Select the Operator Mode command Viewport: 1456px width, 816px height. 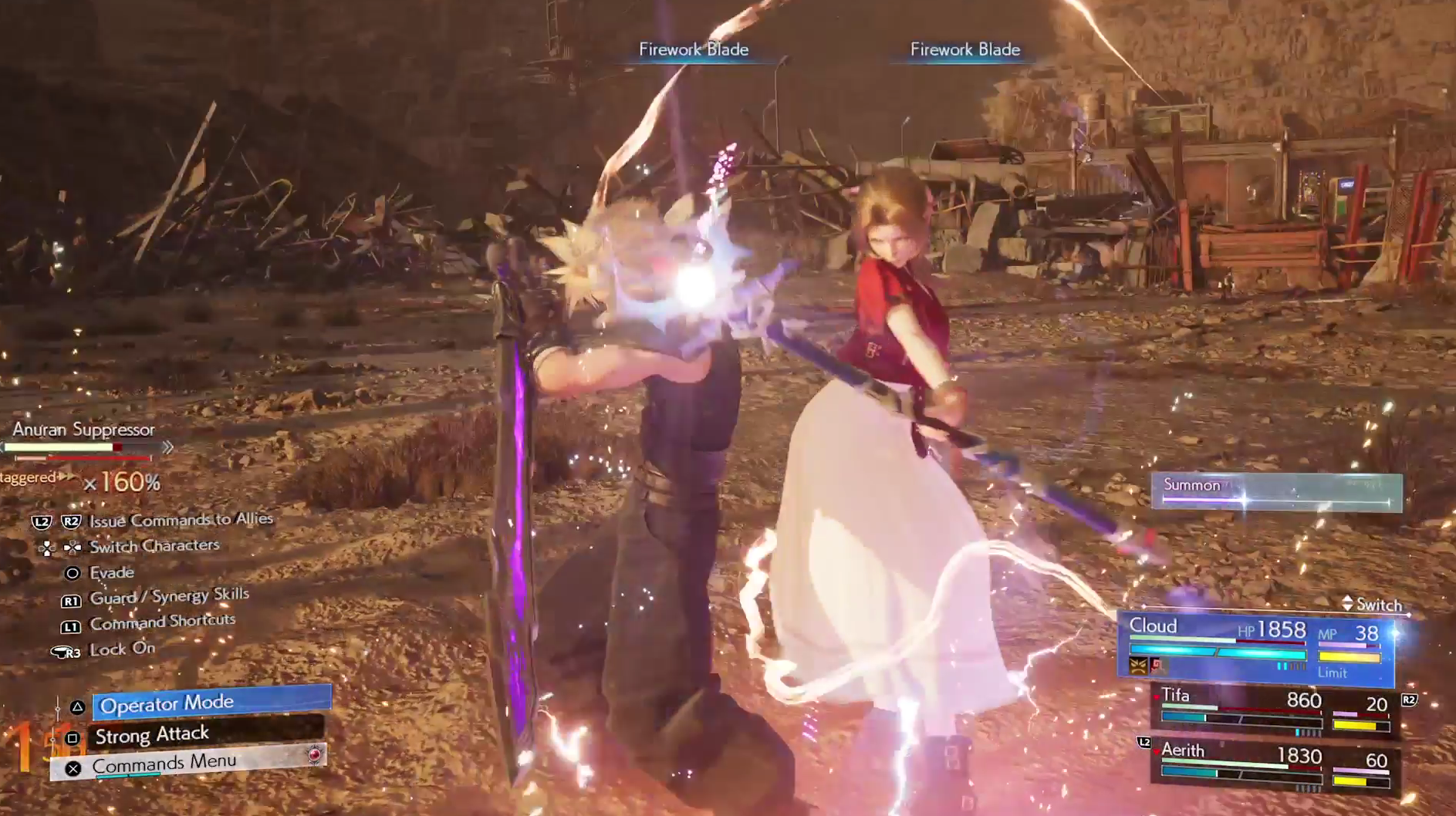tap(211, 703)
